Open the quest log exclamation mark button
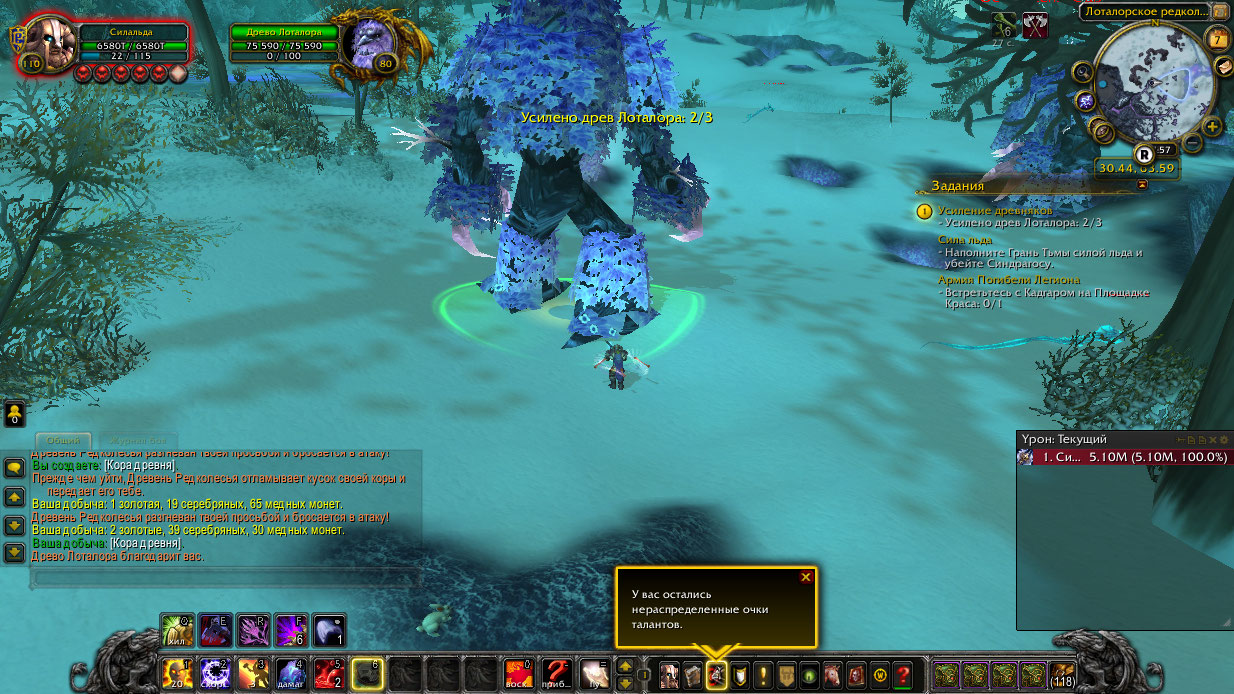 coord(763,675)
